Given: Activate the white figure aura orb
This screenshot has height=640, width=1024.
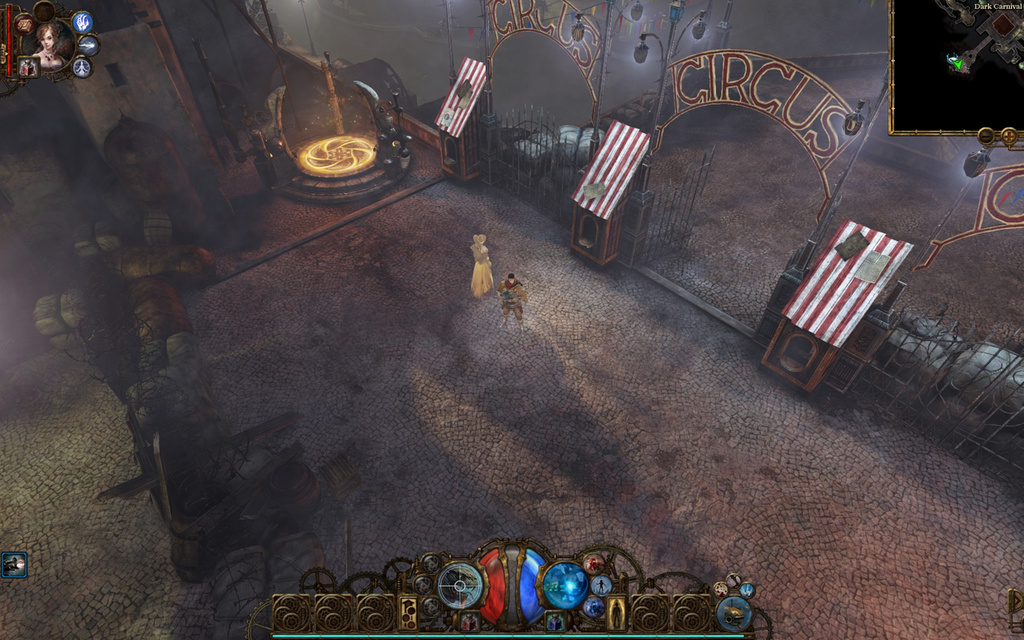Looking at the screenshot, I should (x=601, y=585).
